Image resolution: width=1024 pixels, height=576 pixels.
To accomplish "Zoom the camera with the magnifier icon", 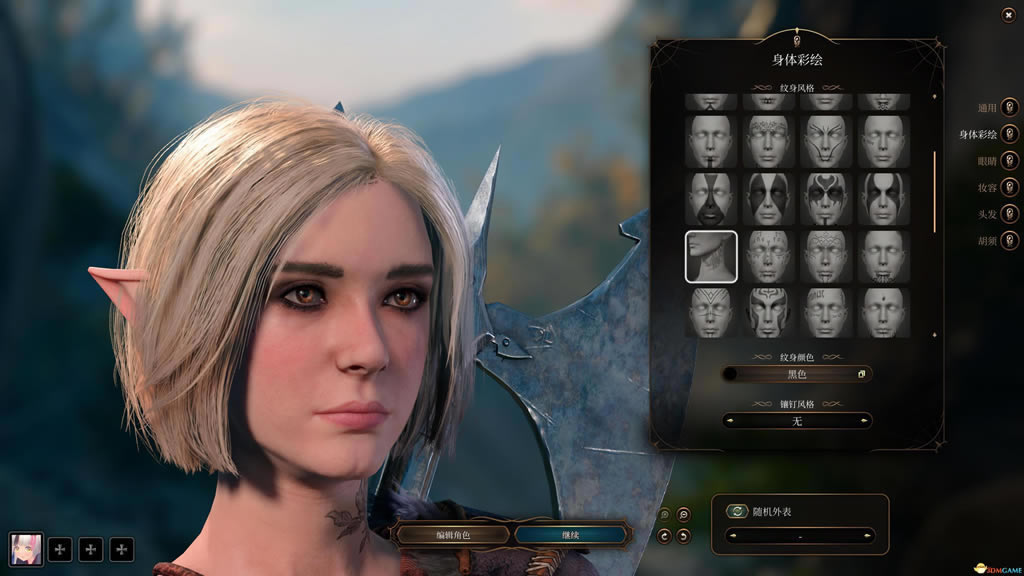I will pos(683,515).
